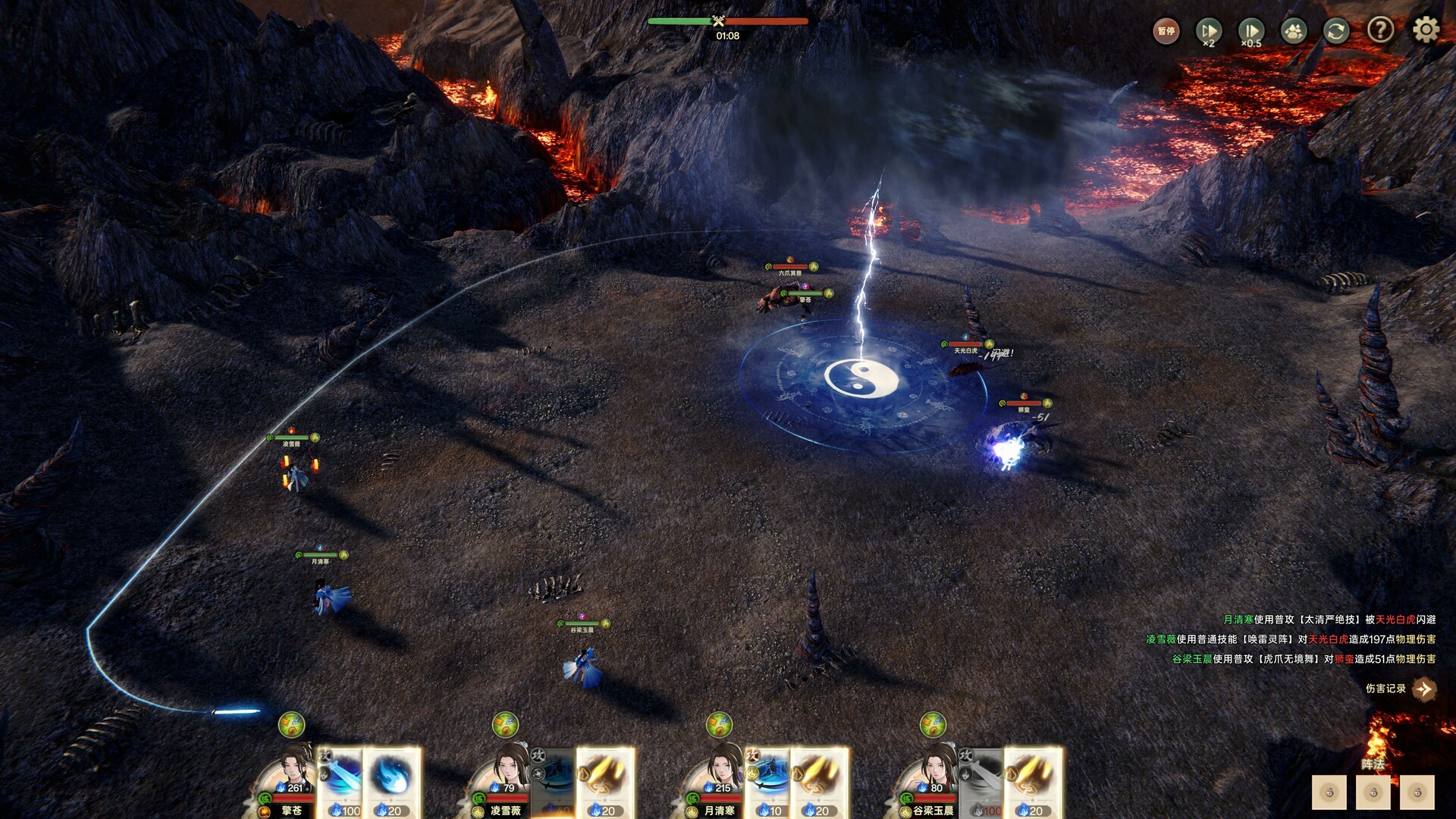This screenshot has height=819, width=1456.
Task: Click the green tactic badge above 谷梁玉晨
Action: [x=933, y=725]
